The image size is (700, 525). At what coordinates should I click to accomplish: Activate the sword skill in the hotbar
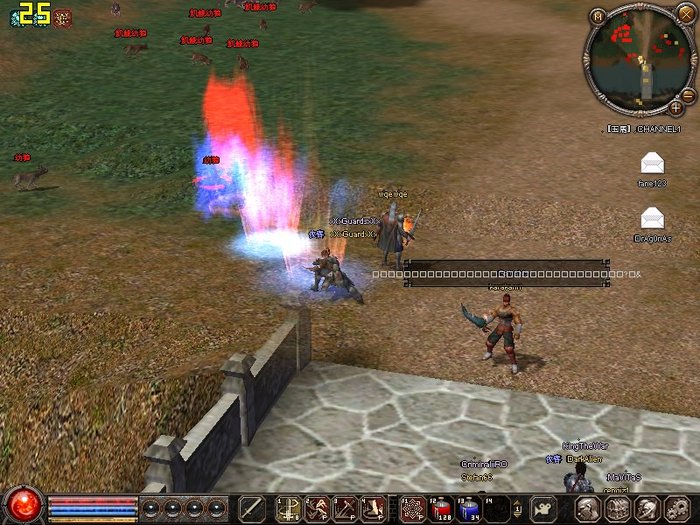253,509
